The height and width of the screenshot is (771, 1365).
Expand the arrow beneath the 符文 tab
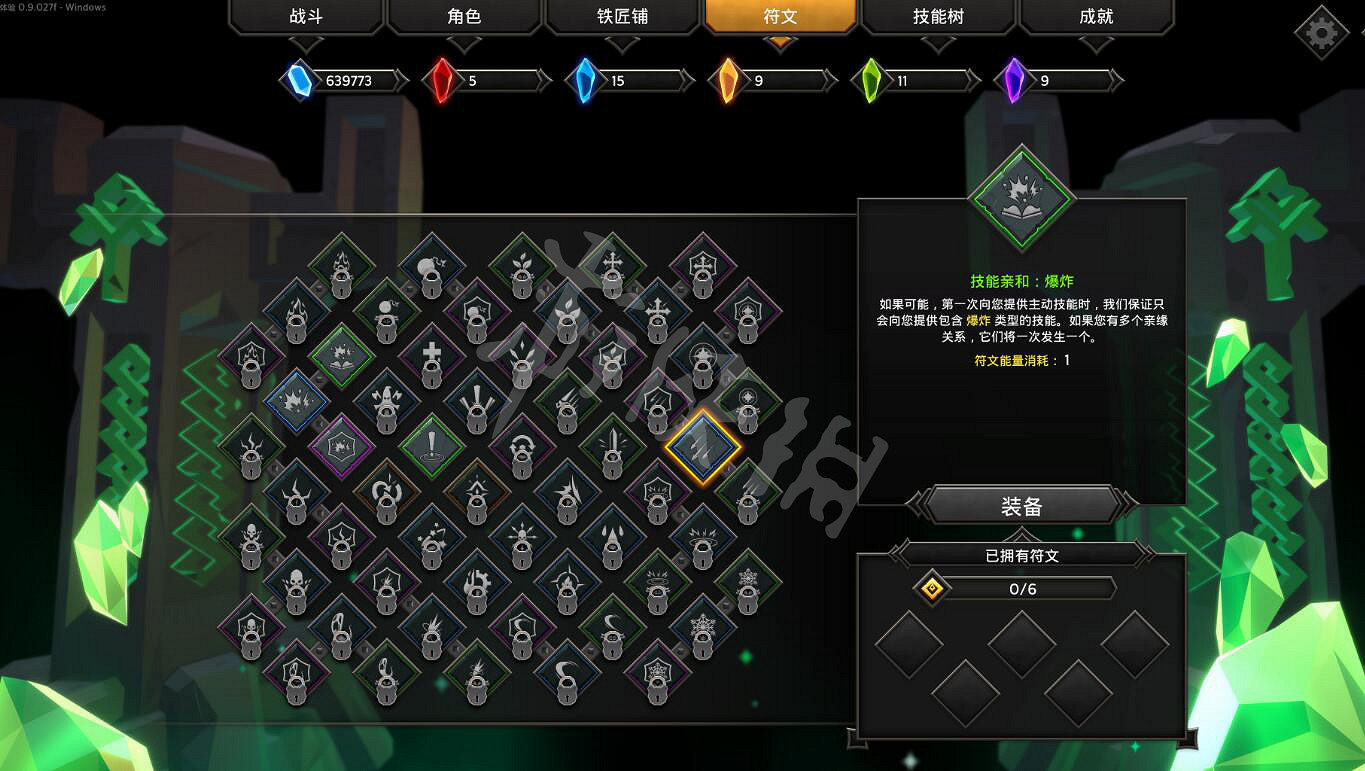[778, 43]
